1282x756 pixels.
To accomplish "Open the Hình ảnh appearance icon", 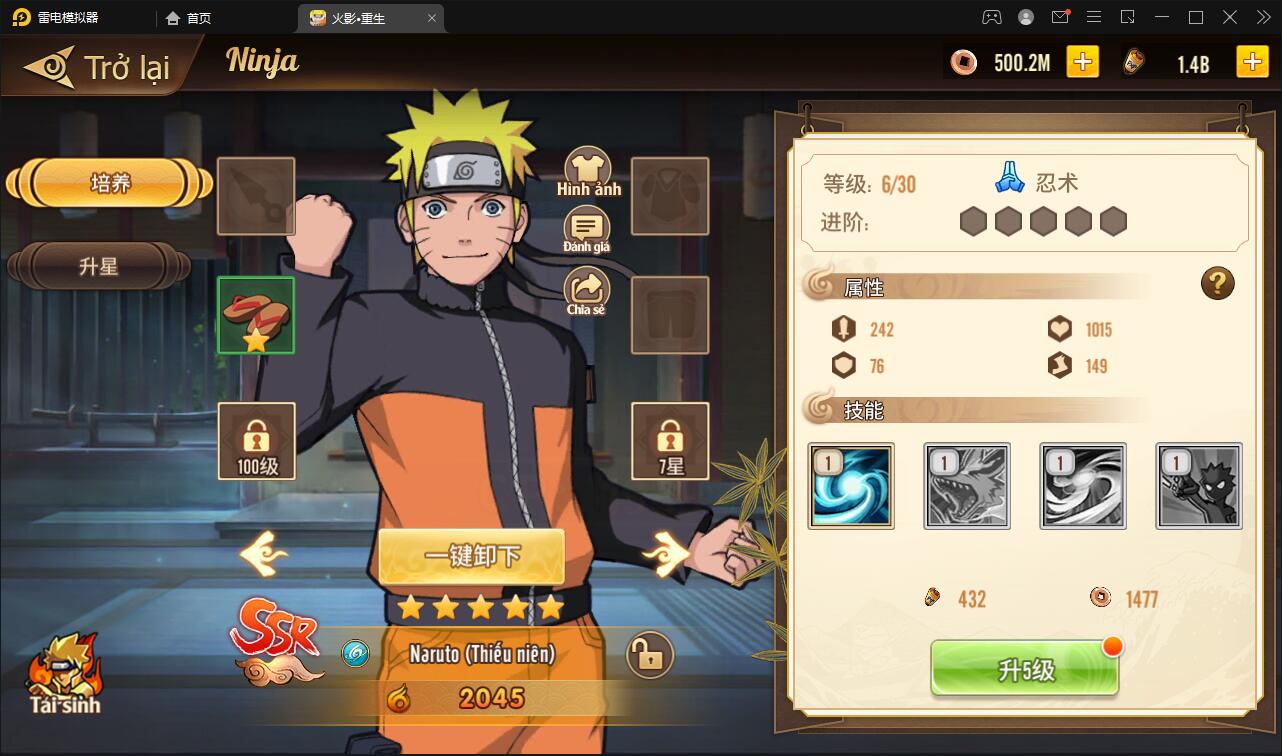I will coord(587,166).
